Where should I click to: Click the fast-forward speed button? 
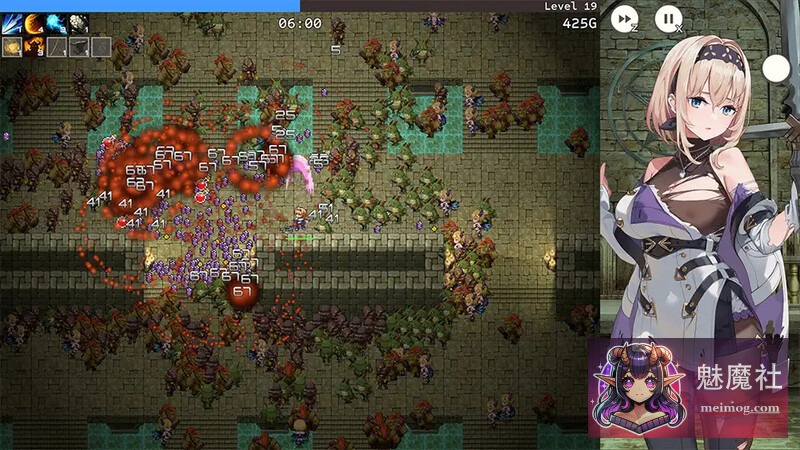pyautogui.click(x=624, y=18)
